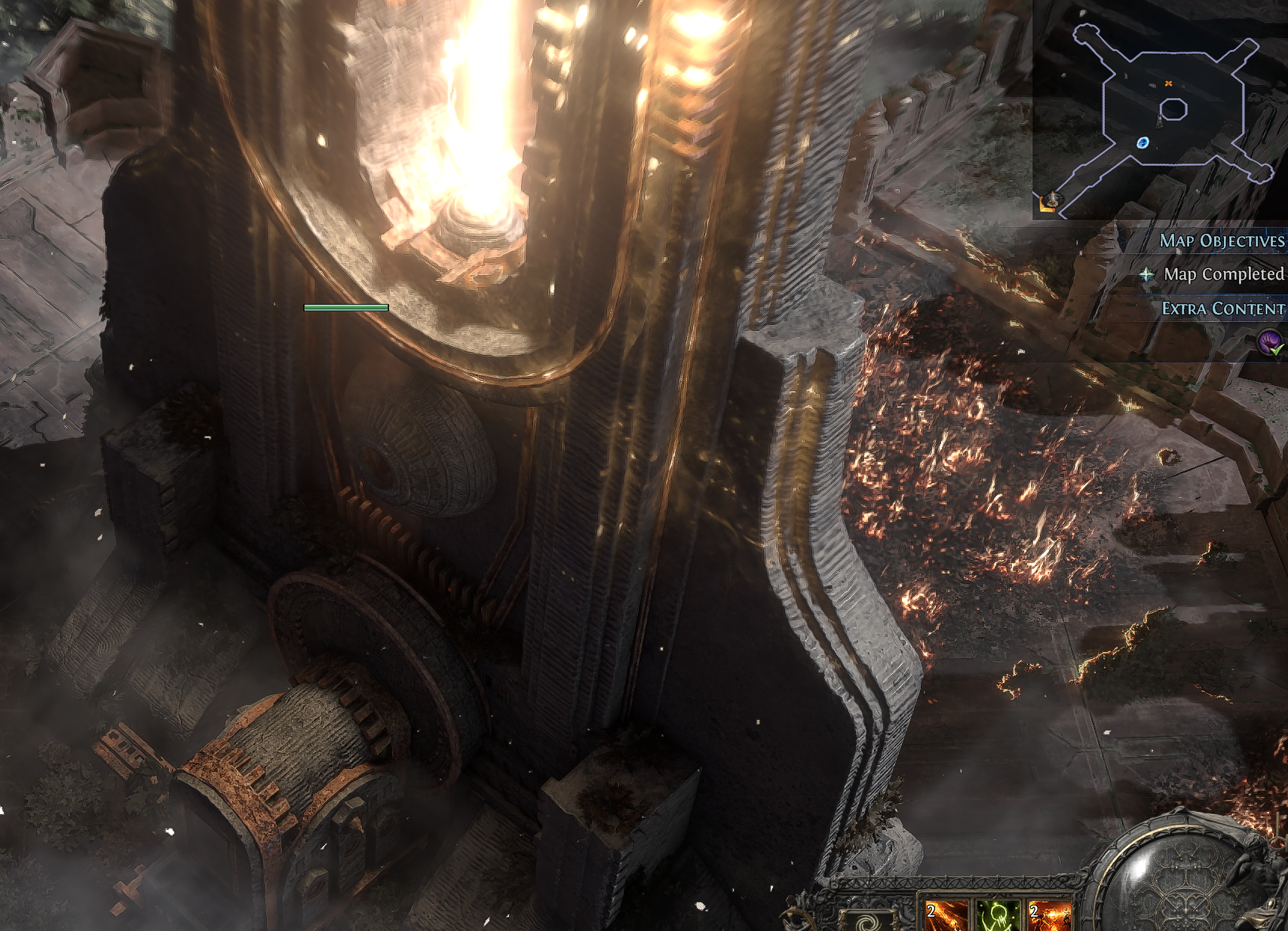The image size is (1288, 931).
Task: Activate the flame blast skill at hotbar end
Action: click(1049, 916)
